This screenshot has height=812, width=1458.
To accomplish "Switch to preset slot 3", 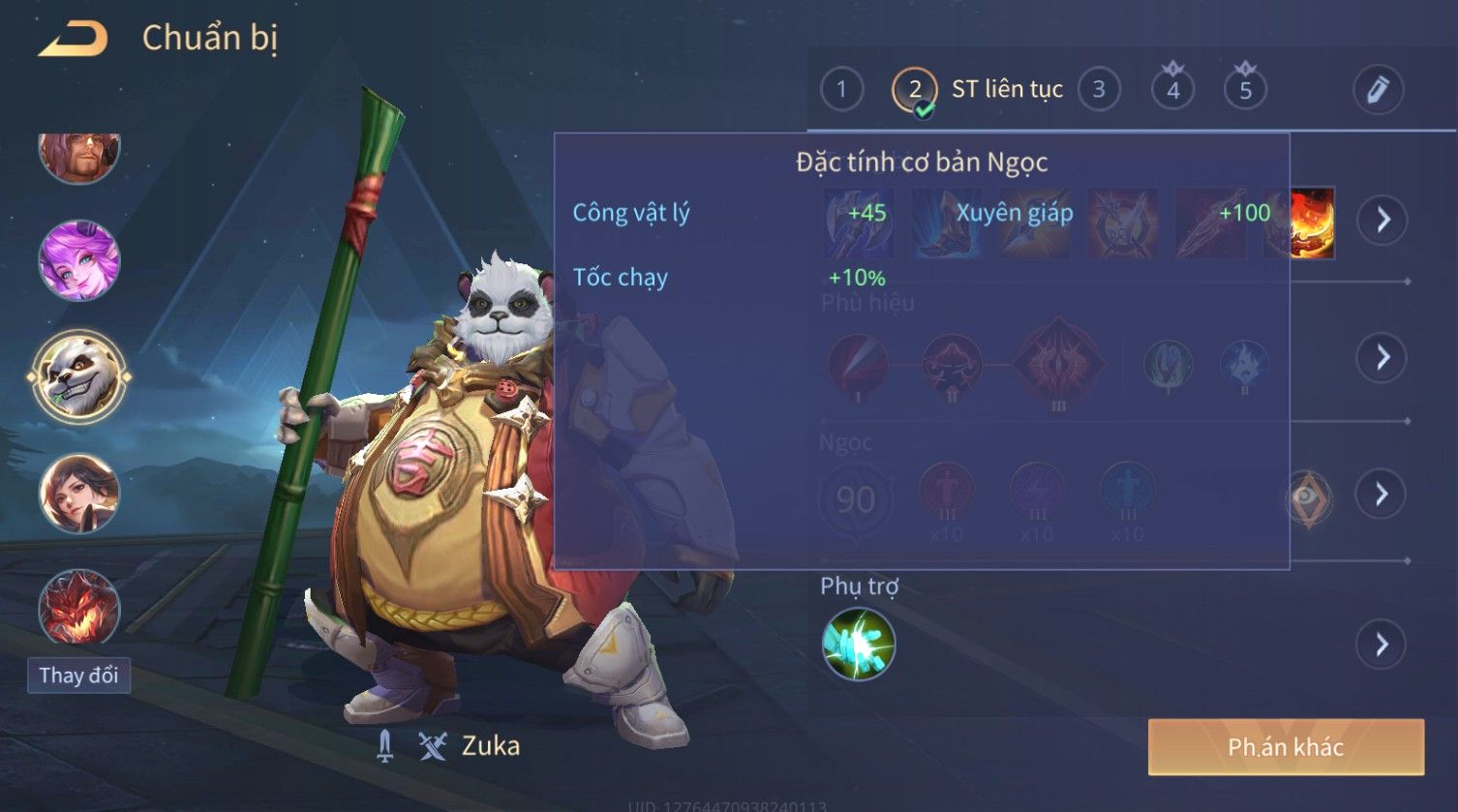I will coord(1099,90).
